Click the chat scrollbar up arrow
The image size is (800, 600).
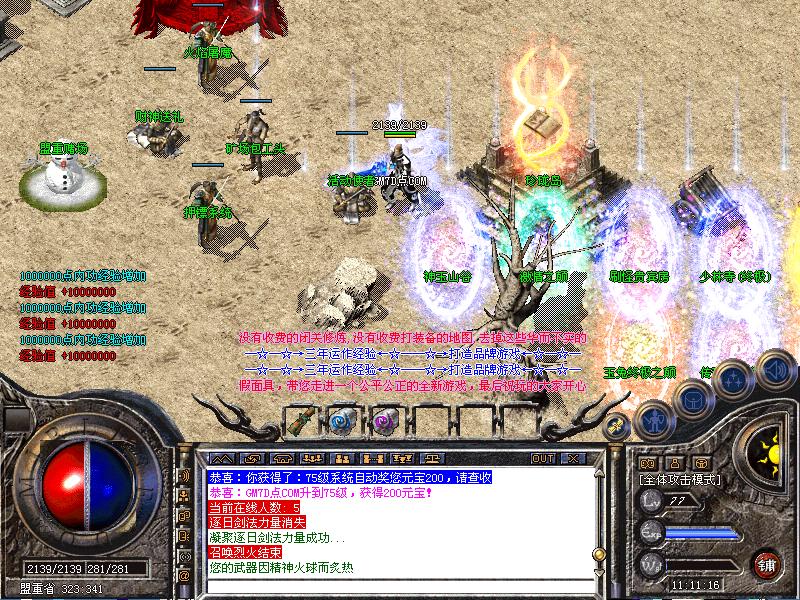[597, 477]
